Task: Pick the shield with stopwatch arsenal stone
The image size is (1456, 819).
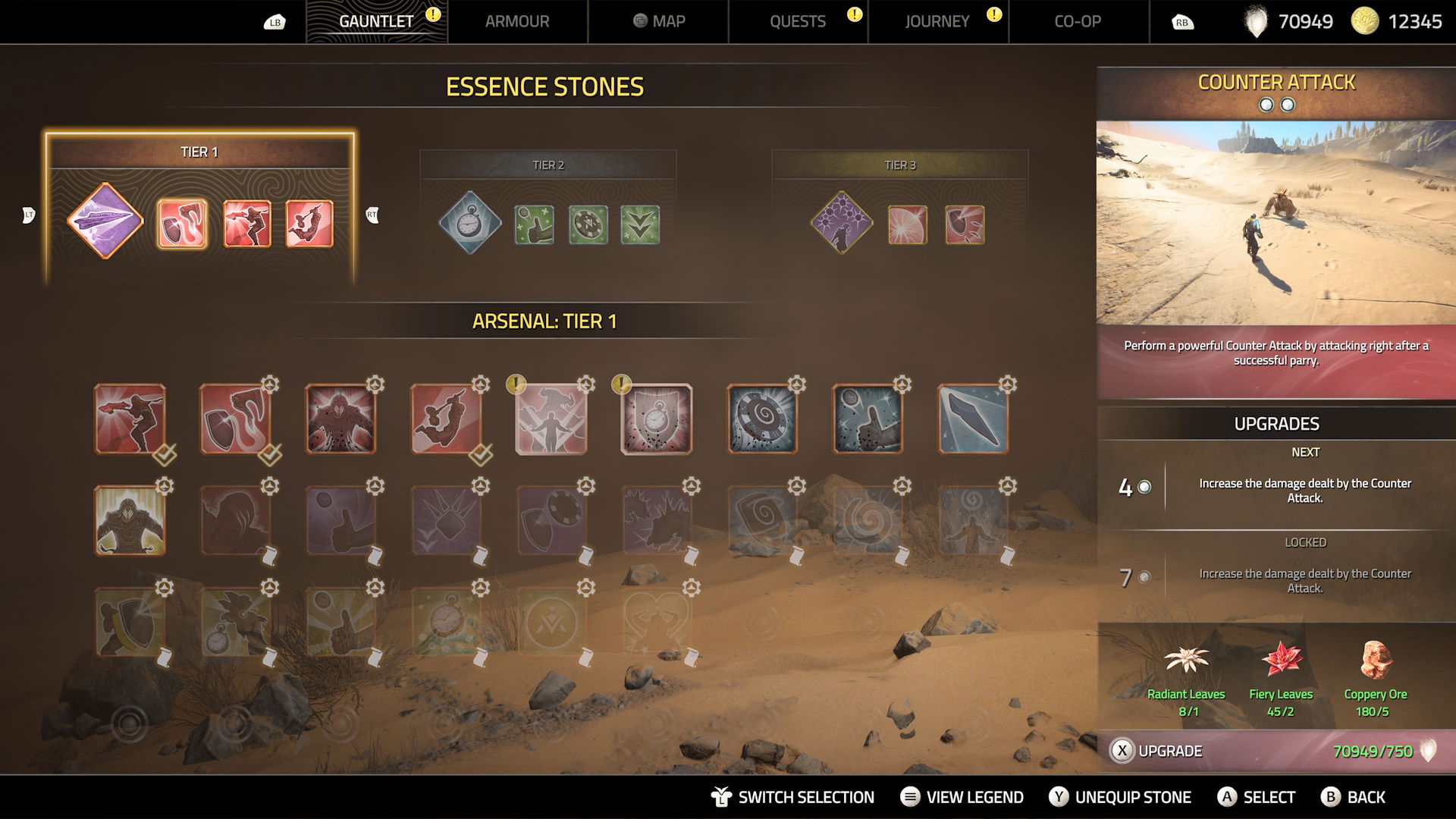Action: 657,419
